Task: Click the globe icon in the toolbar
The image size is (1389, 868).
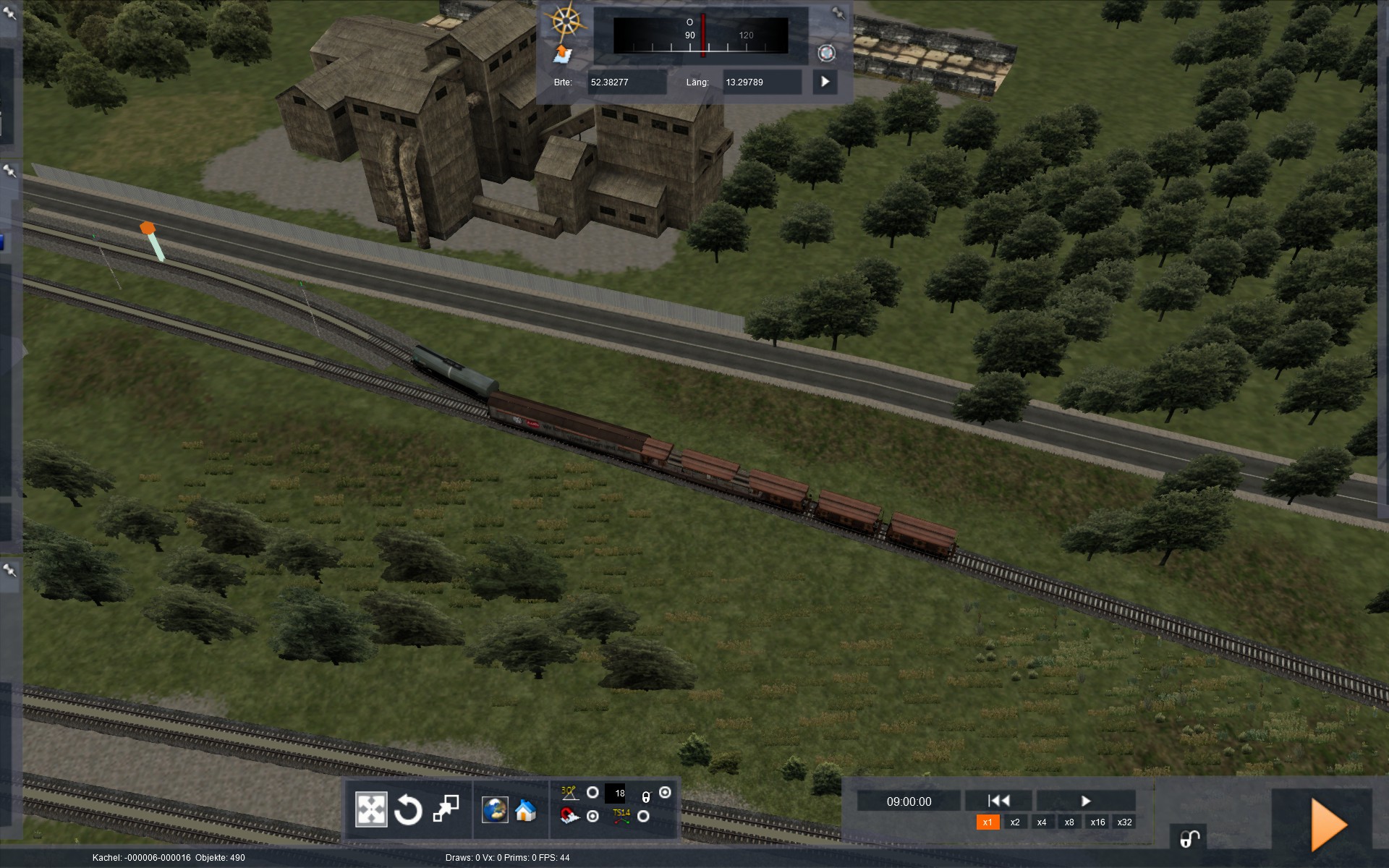Action: (495, 810)
